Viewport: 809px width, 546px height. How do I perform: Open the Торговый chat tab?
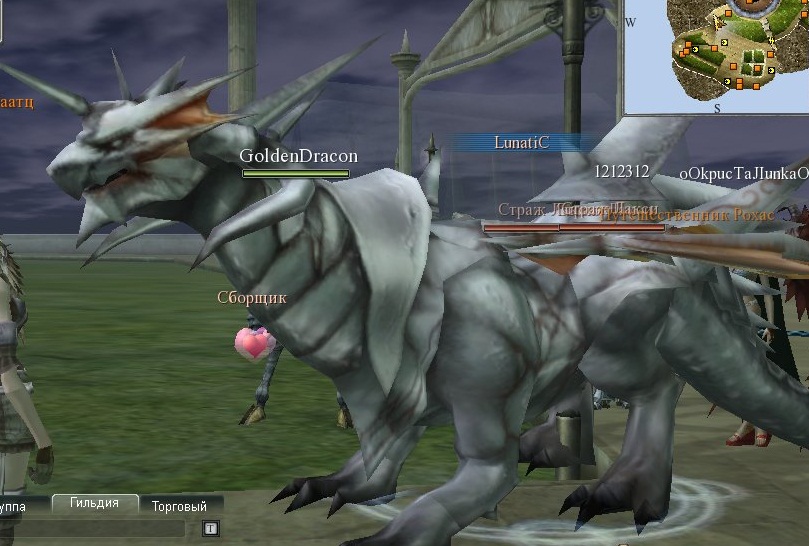coord(179,507)
